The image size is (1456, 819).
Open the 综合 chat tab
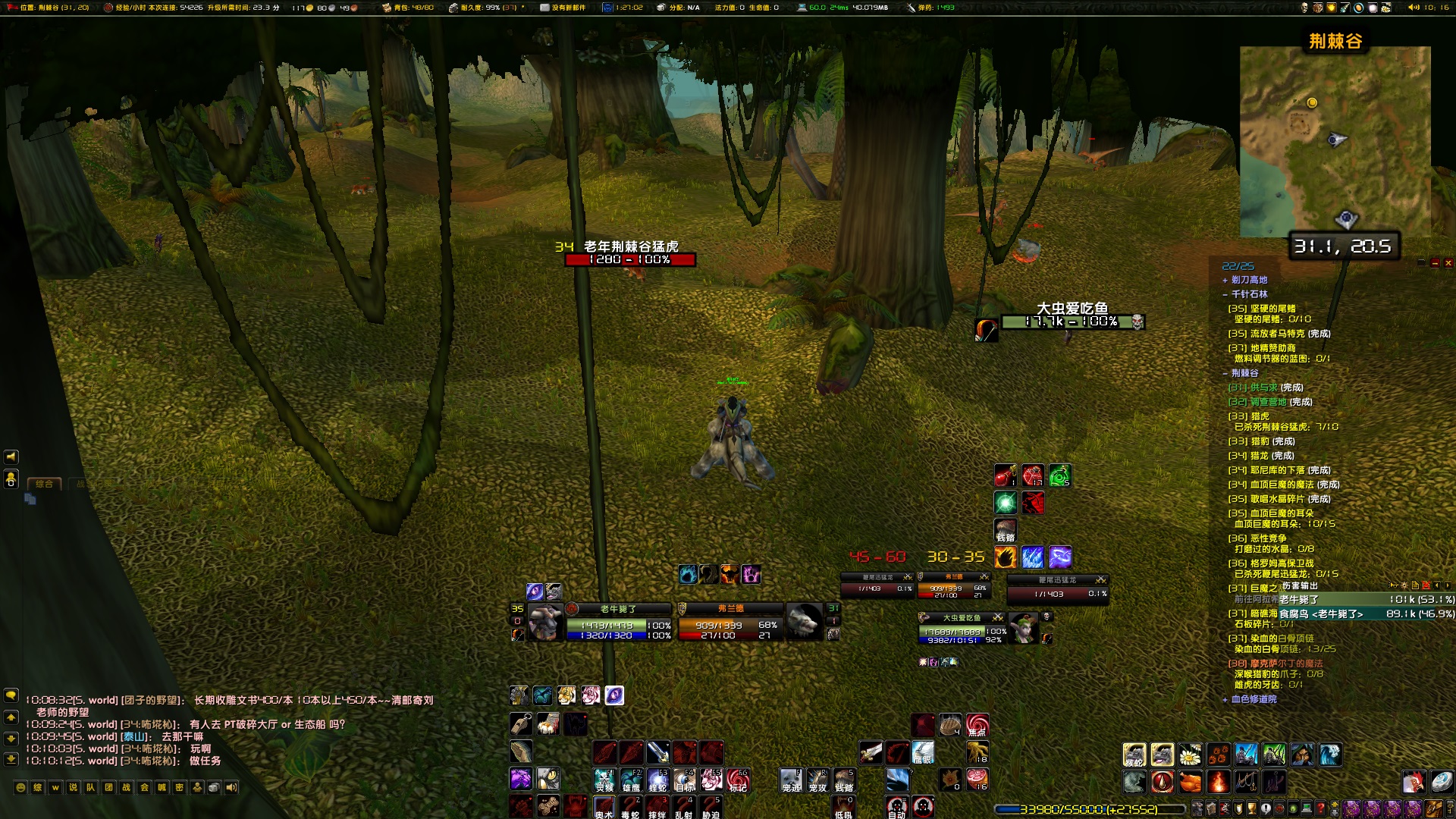(x=45, y=484)
